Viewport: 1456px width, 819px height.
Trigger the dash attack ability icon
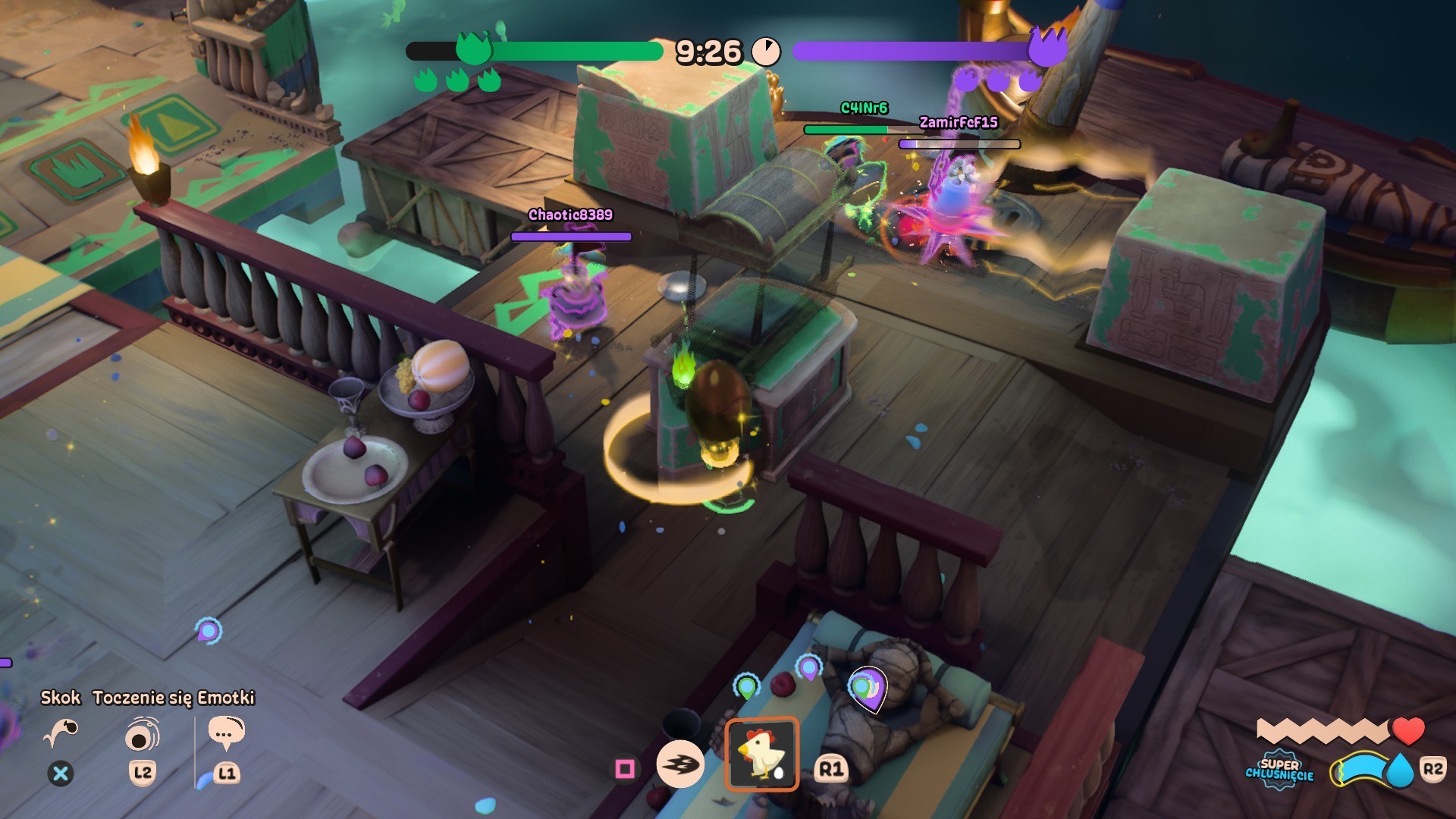click(679, 764)
